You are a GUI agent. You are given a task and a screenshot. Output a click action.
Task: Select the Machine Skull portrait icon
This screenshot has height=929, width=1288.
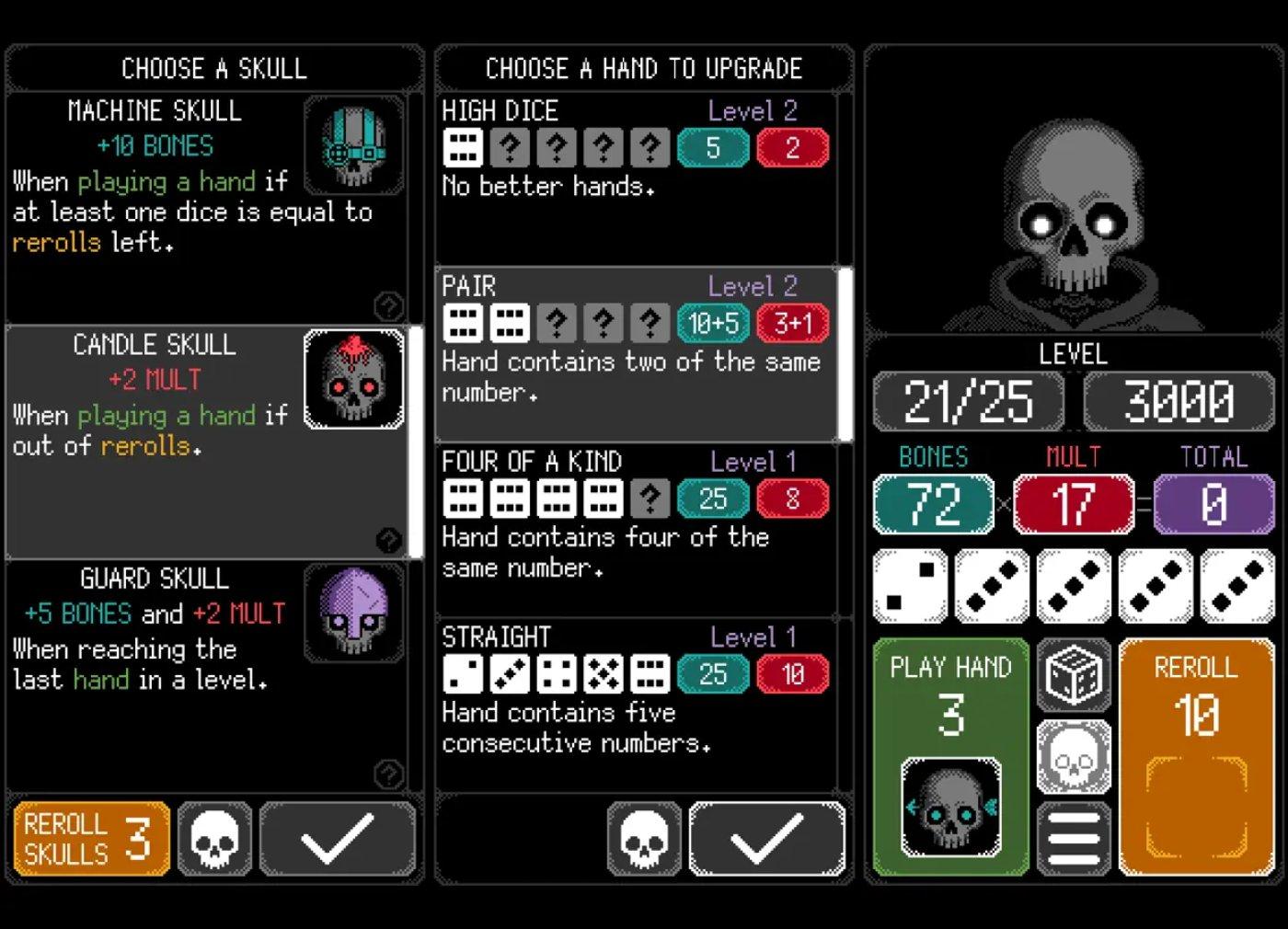click(354, 146)
